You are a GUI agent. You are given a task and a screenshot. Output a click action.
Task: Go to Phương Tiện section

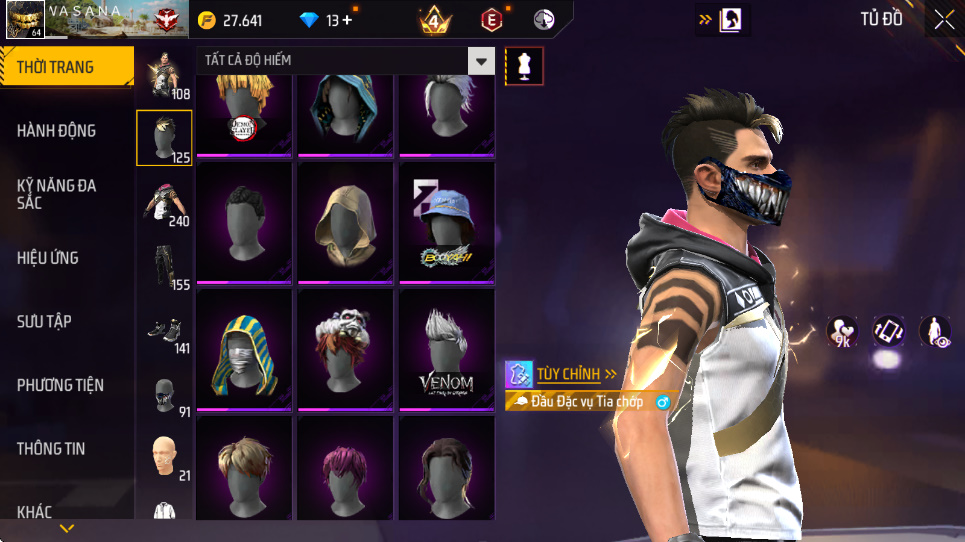point(60,385)
